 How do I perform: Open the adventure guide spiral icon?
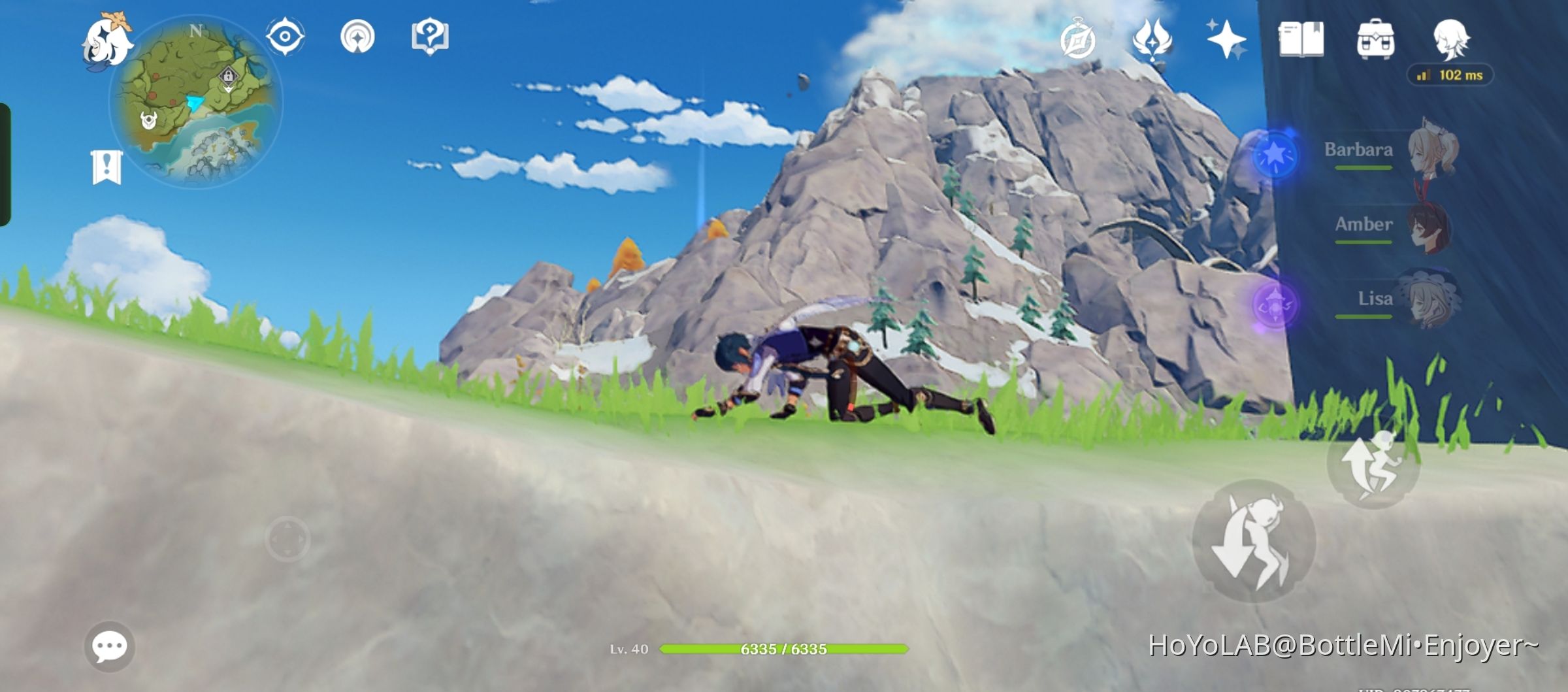click(357, 37)
